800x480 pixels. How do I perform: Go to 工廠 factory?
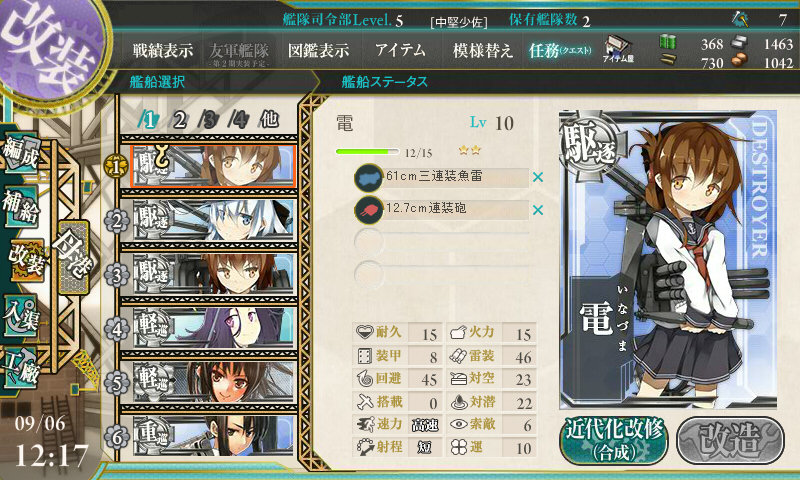click(24, 363)
